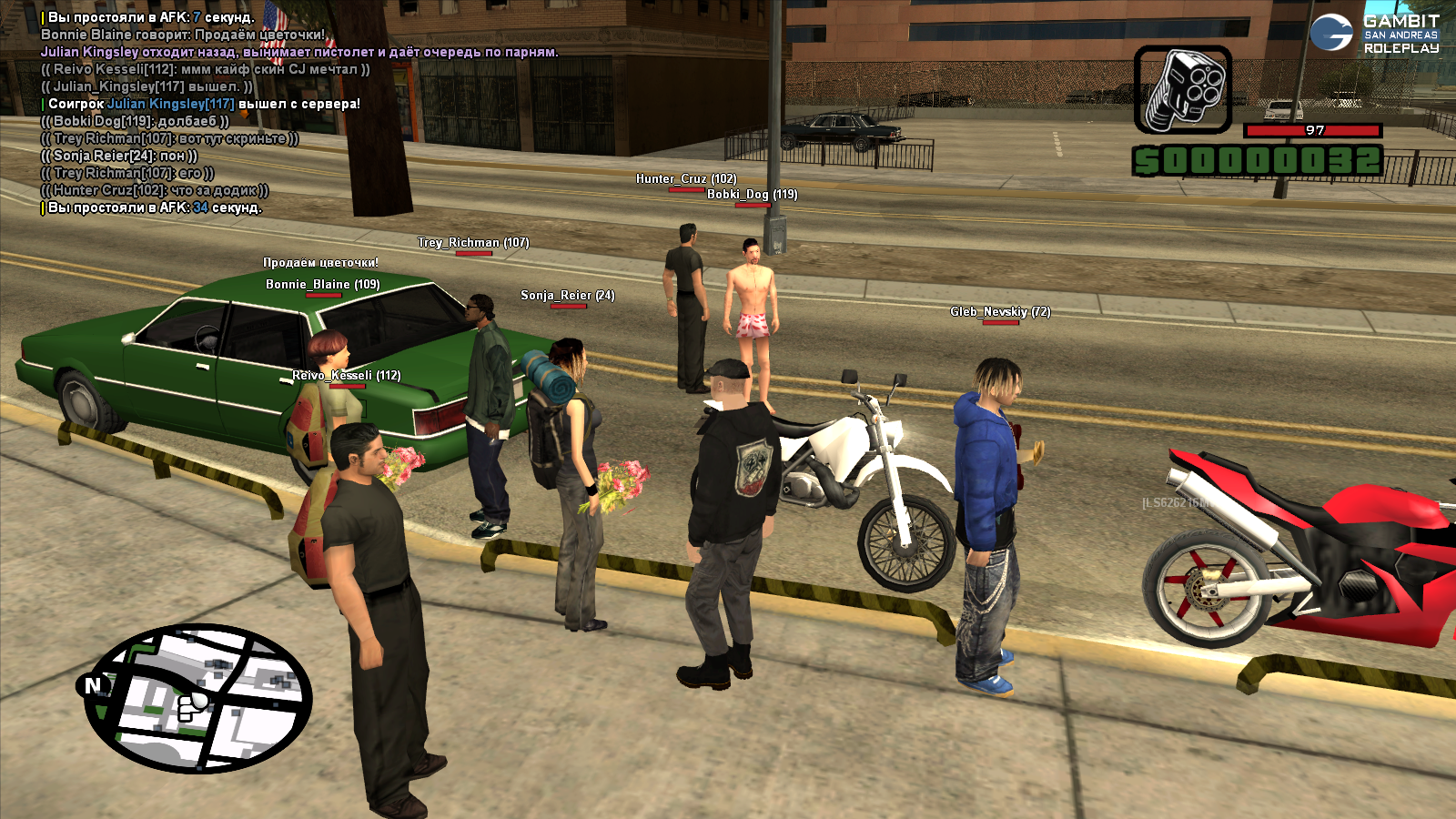1456x819 pixels.
Task: Click the revolver weapon icon
Action: point(1183,90)
